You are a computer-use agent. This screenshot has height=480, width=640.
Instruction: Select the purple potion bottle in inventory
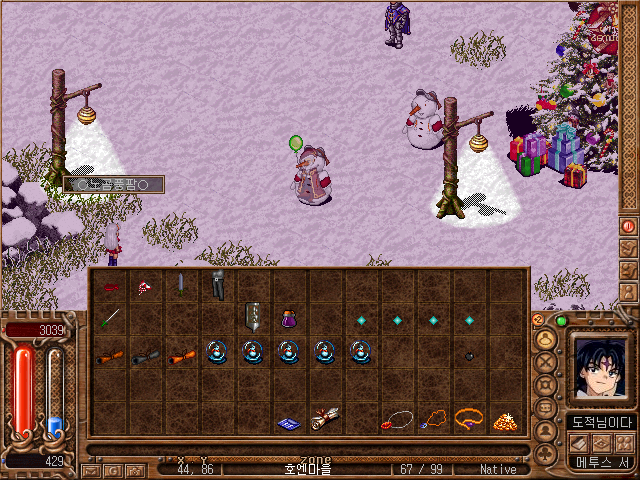click(290, 319)
